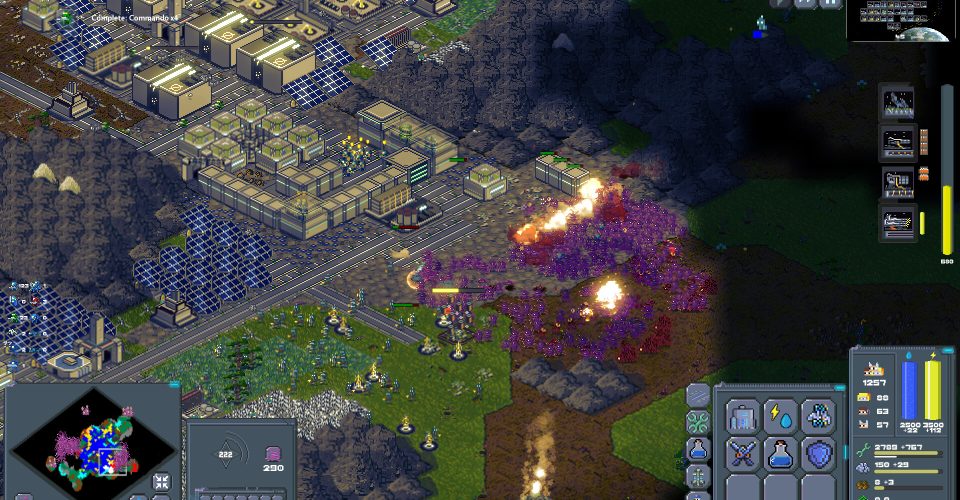This screenshot has height=500, width=960.
Task: Collapse the build menu panel
Action: [x=838, y=387]
